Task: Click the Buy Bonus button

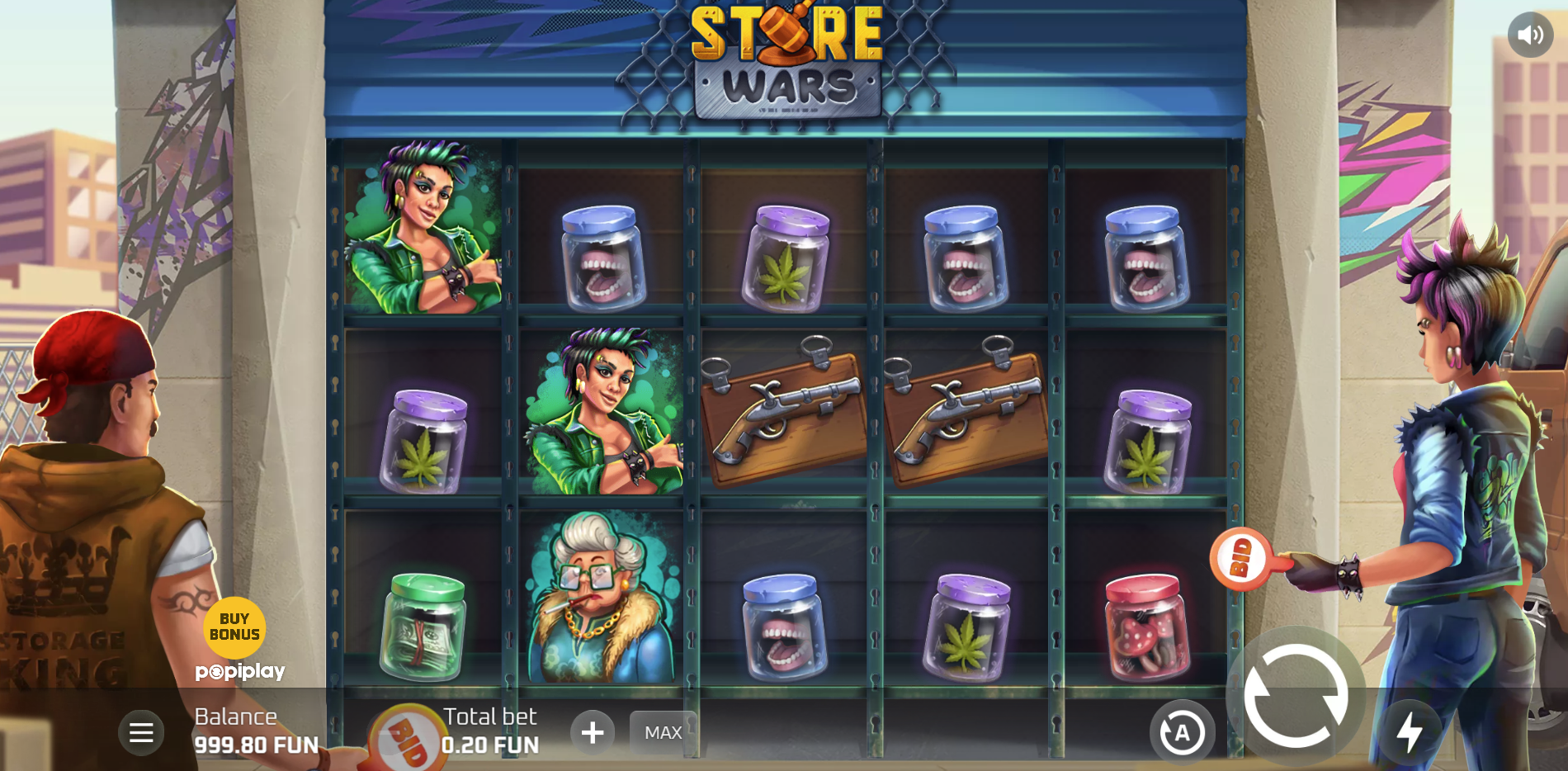Action: 234,627
